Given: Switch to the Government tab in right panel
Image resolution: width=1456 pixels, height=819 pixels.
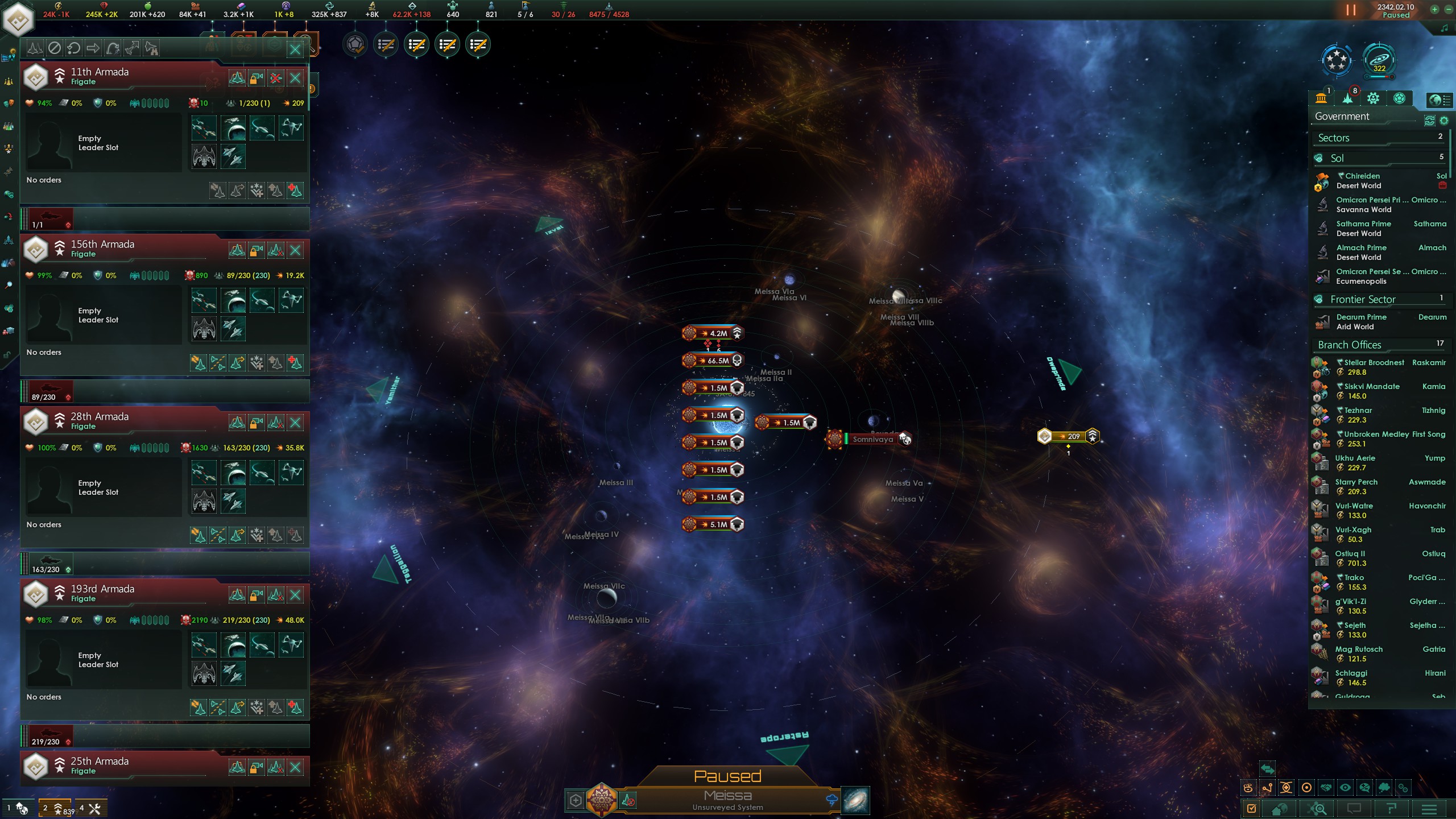Looking at the screenshot, I should (1322, 98).
